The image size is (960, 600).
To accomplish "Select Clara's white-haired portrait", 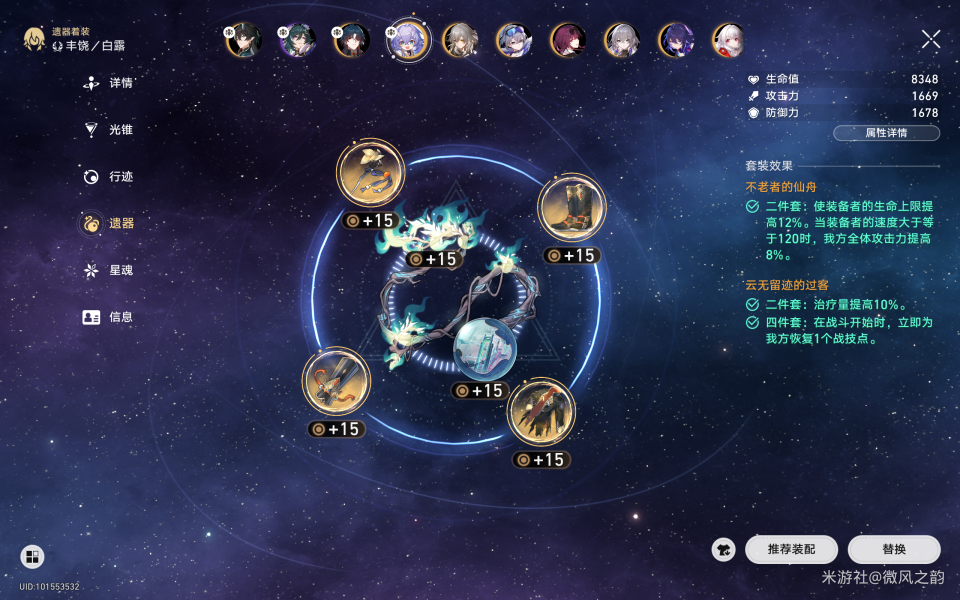I will [x=729, y=40].
